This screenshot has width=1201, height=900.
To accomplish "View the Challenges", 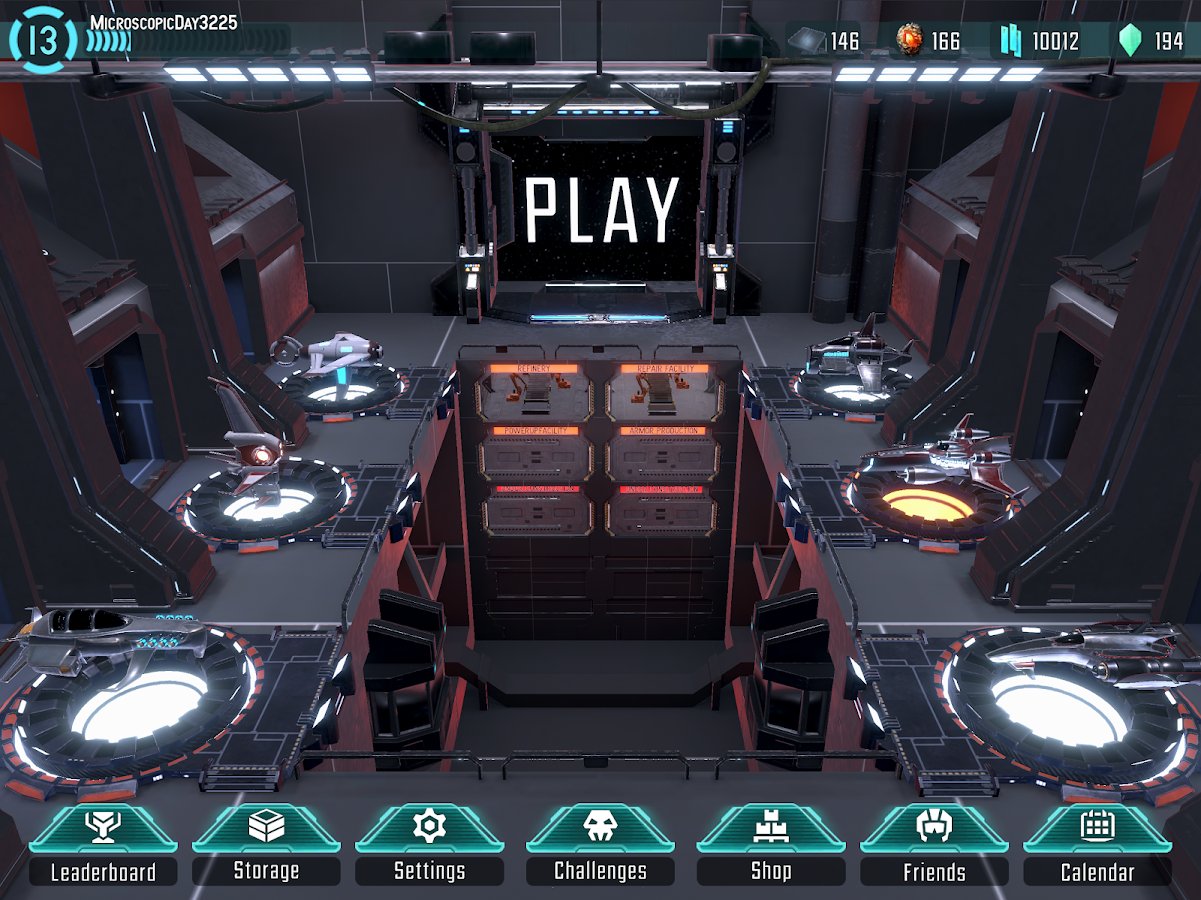I will coord(600,846).
